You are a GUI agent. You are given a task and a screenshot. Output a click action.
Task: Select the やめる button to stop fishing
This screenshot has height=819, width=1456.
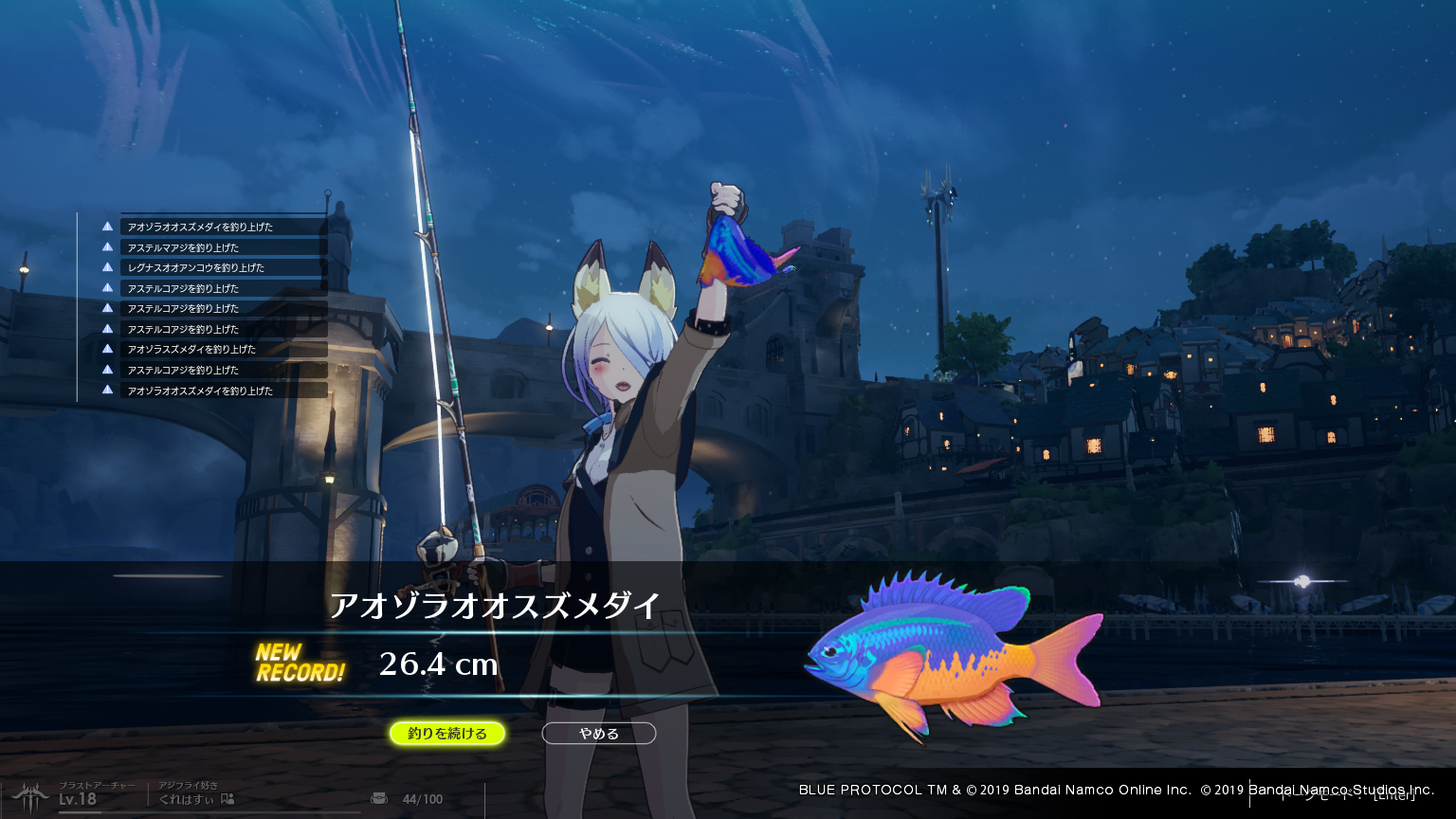(x=598, y=734)
